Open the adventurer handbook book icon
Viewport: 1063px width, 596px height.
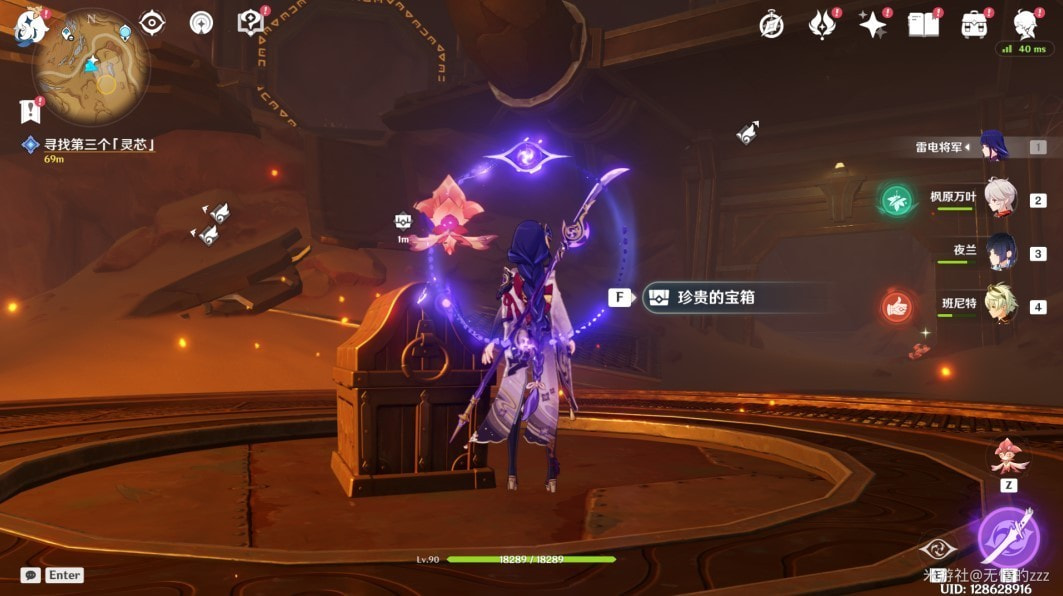point(921,24)
